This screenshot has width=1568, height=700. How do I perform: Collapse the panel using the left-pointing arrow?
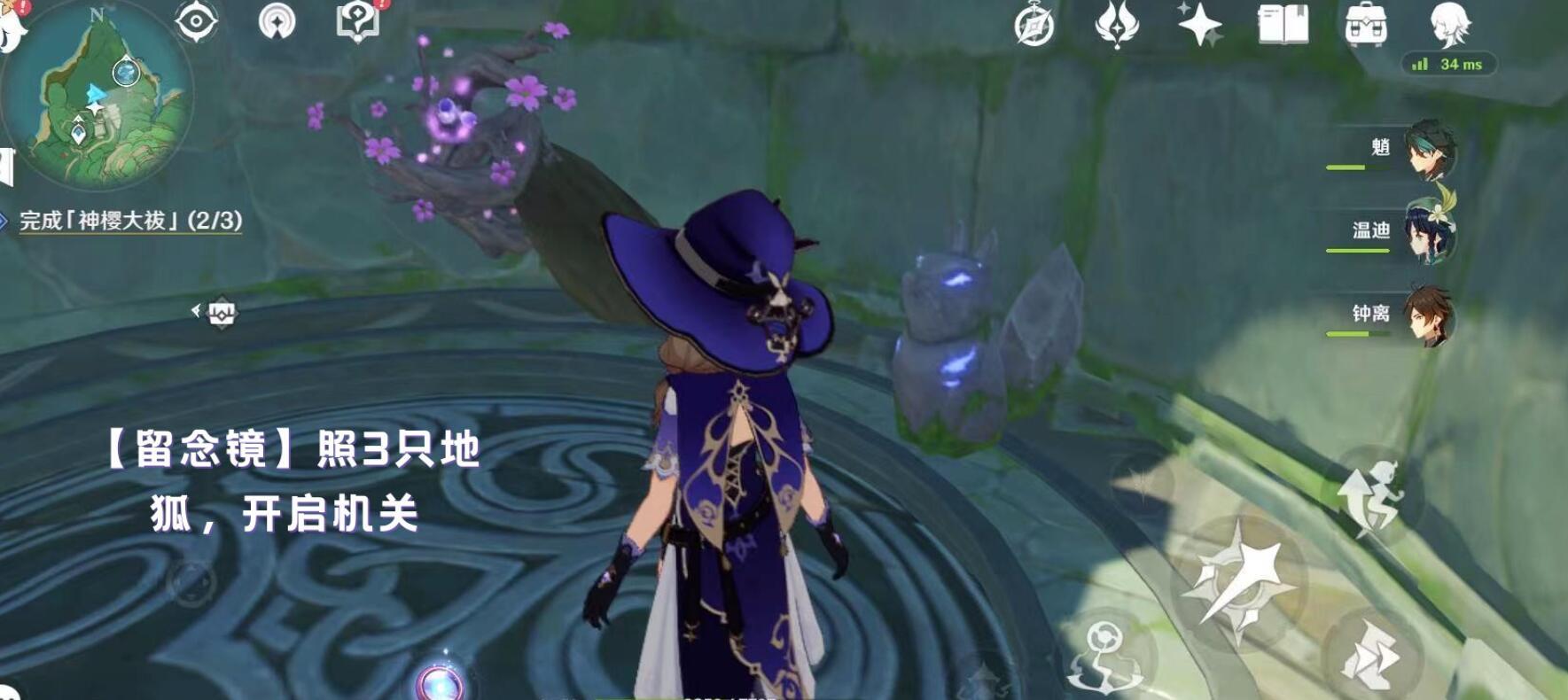[195, 310]
